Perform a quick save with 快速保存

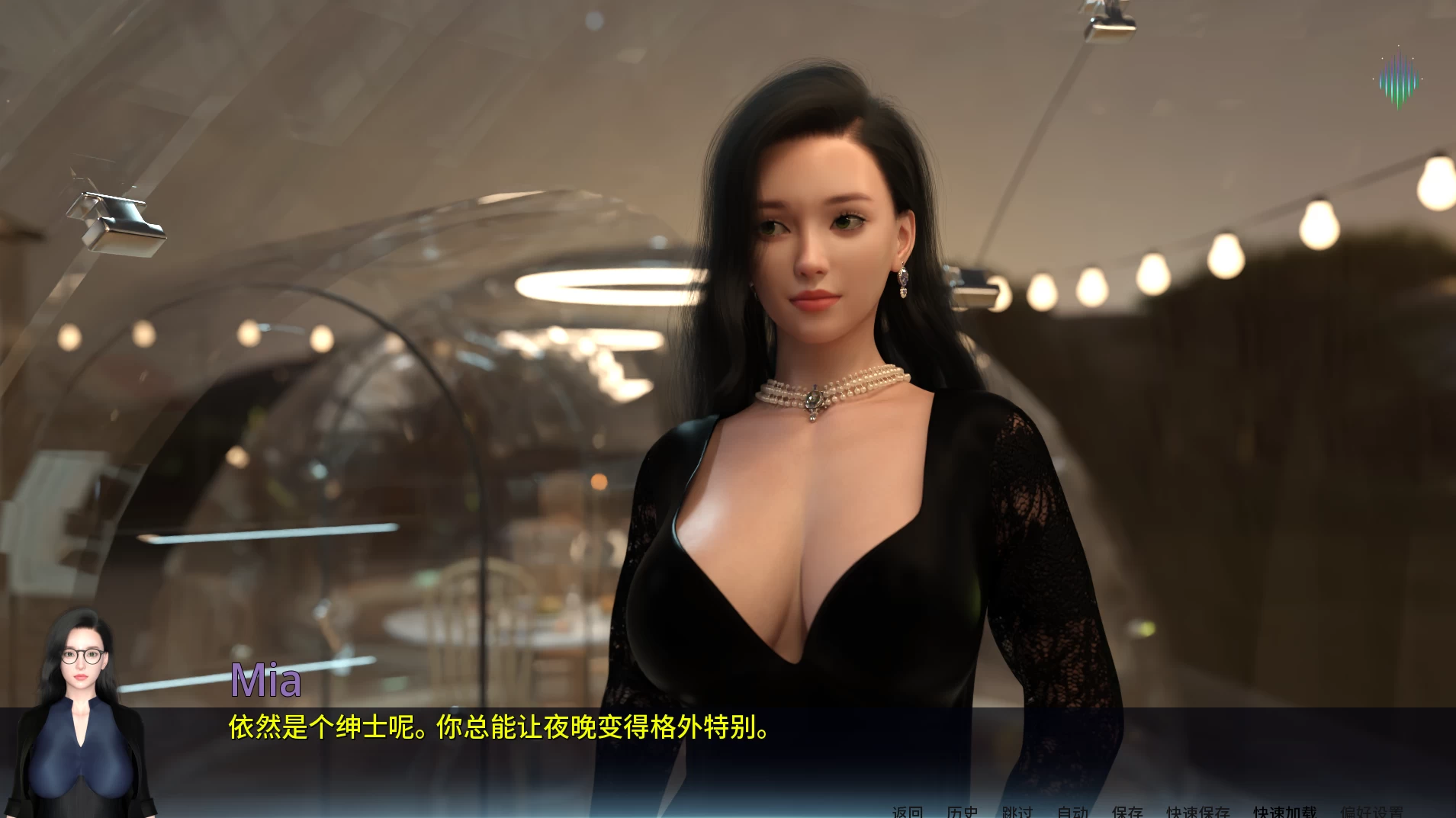[1197, 812]
